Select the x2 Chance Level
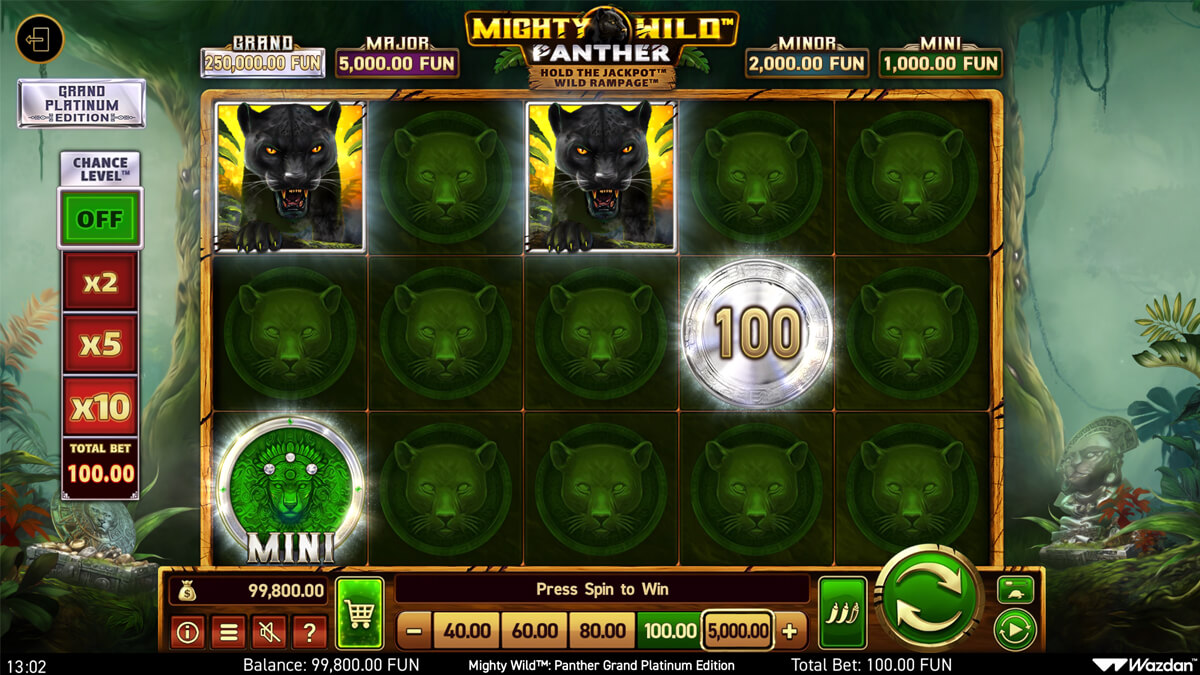Image resolution: width=1200 pixels, height=675 pixels. coord(100,282)
